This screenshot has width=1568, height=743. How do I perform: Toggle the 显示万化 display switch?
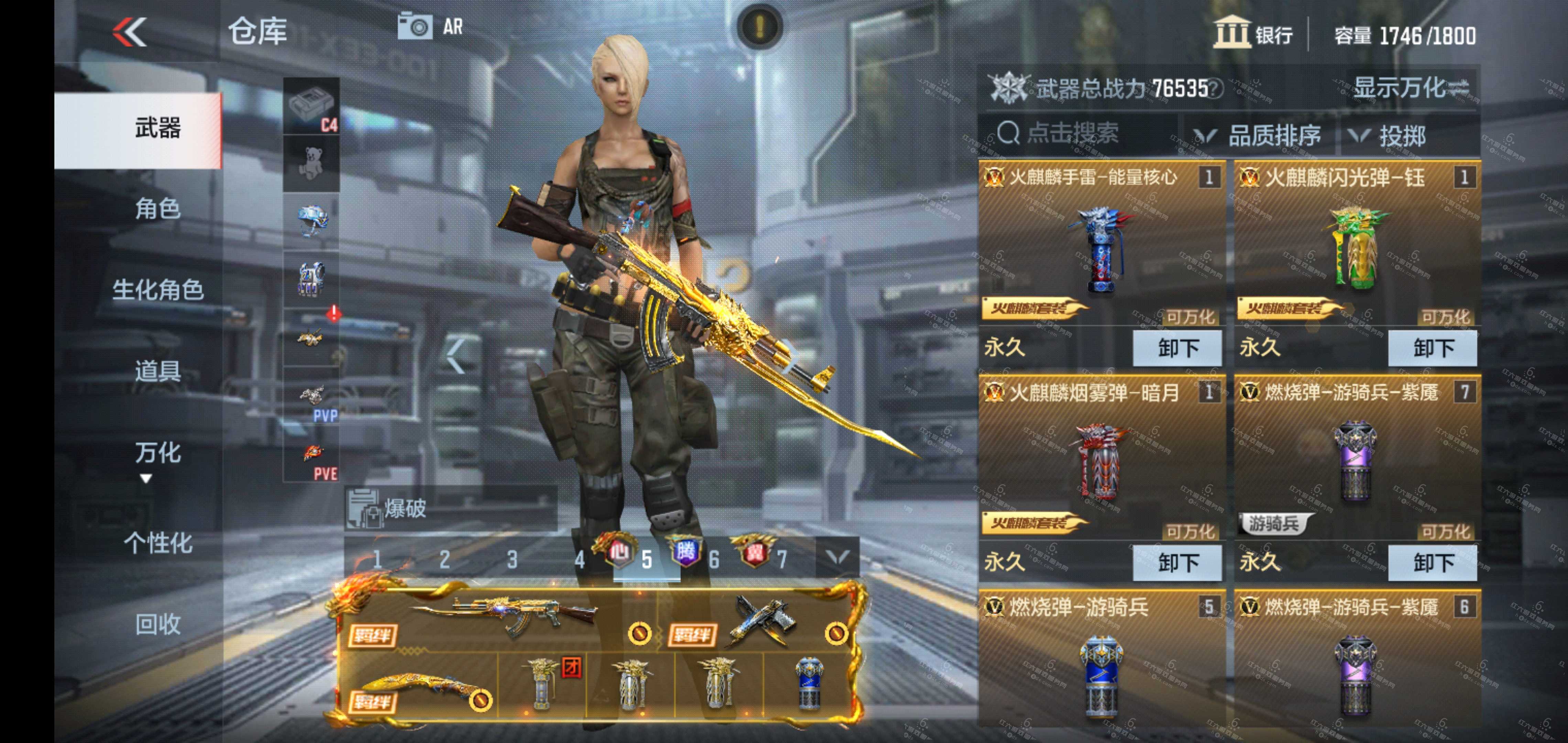coord(1412,88)
